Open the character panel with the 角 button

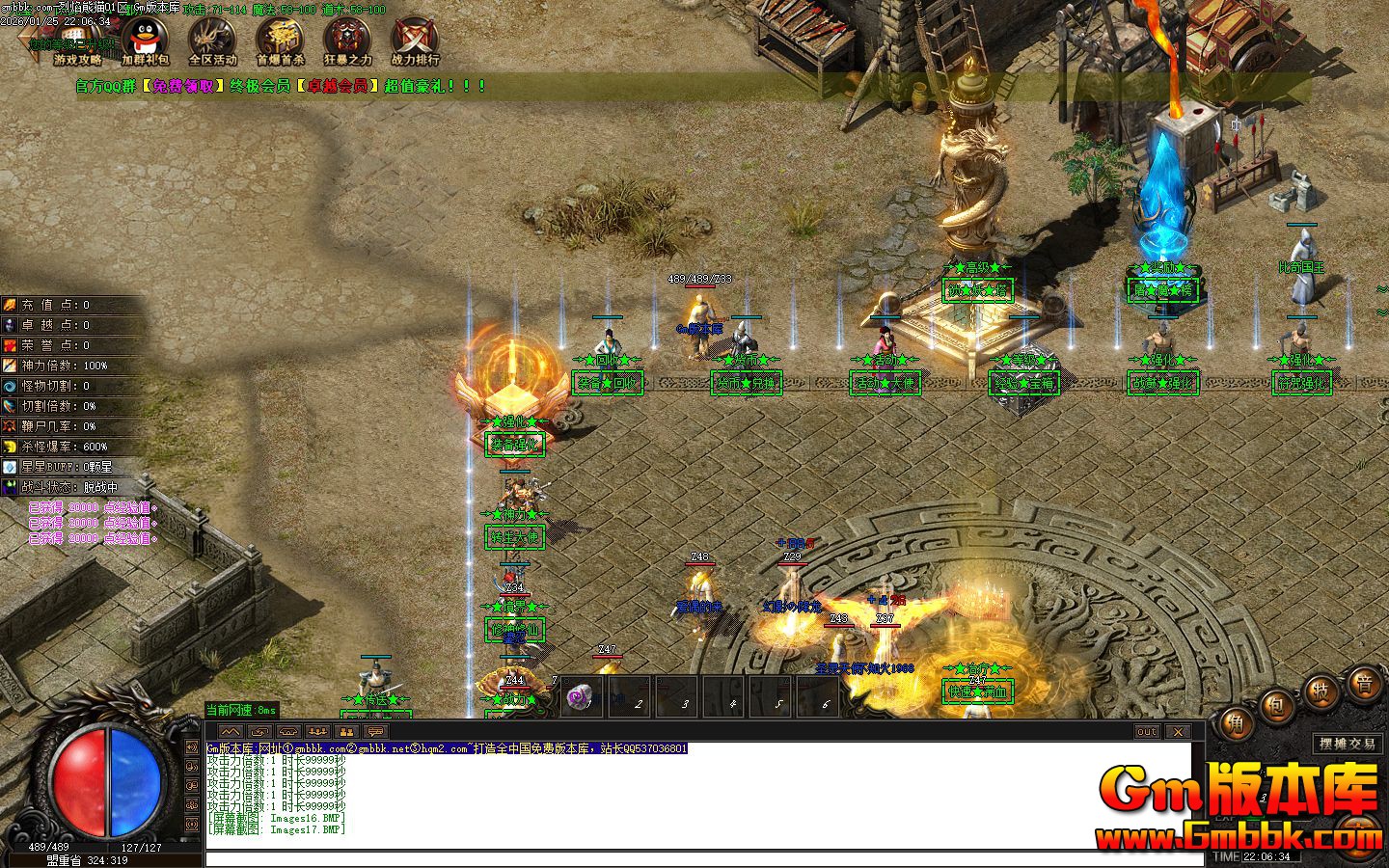click(1235, 724)
